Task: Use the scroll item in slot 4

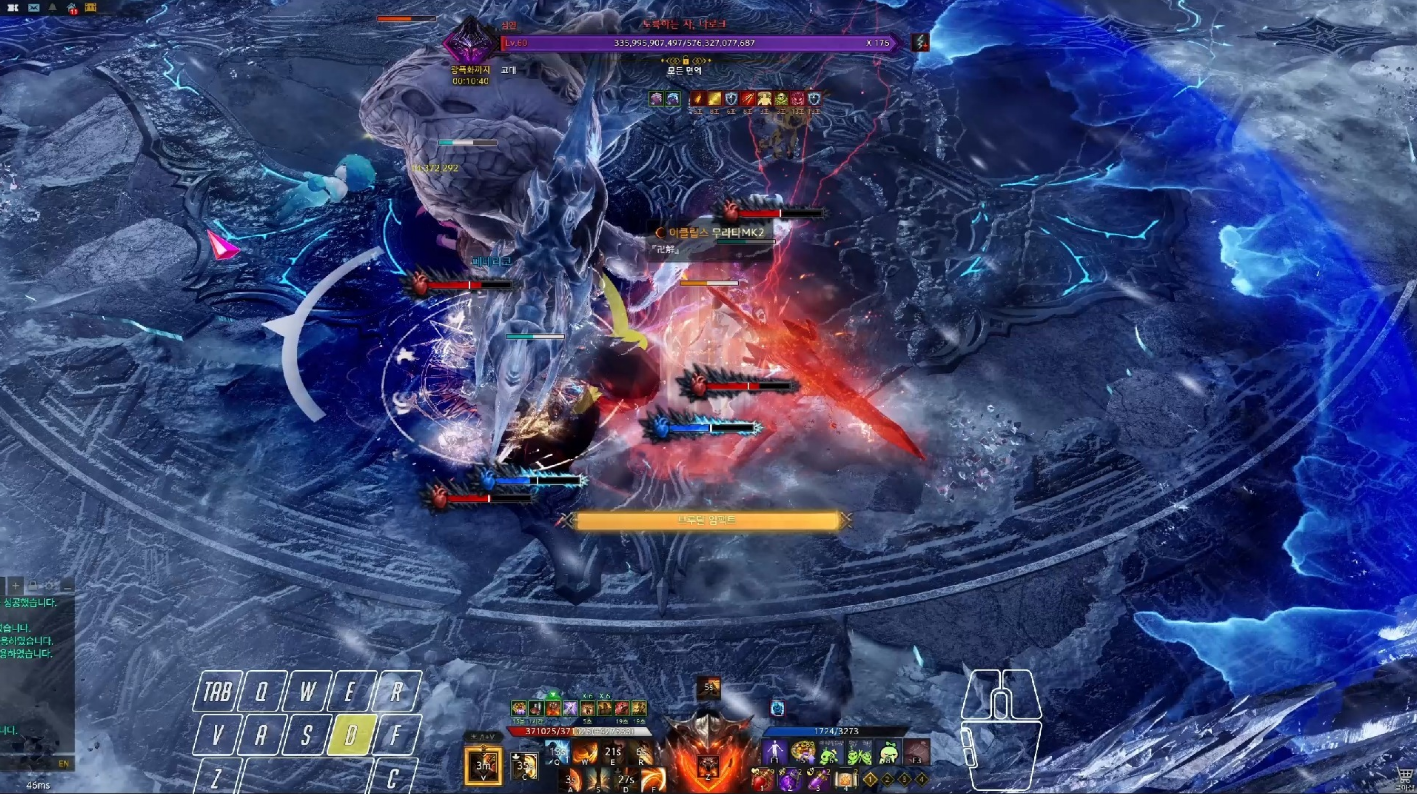Action: tap(846, 779)
